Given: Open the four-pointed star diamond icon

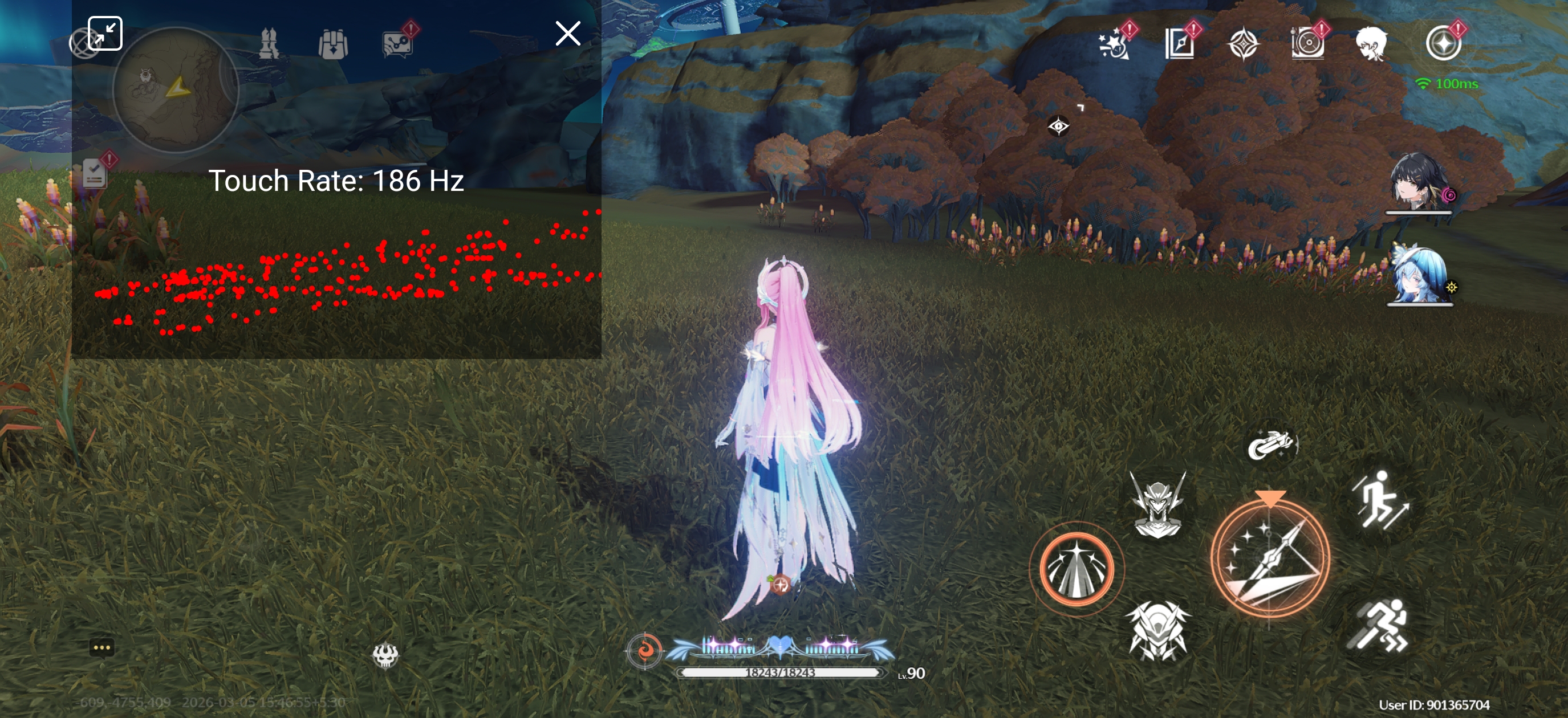Looking at the screenshot, I should coord(1242,44).
